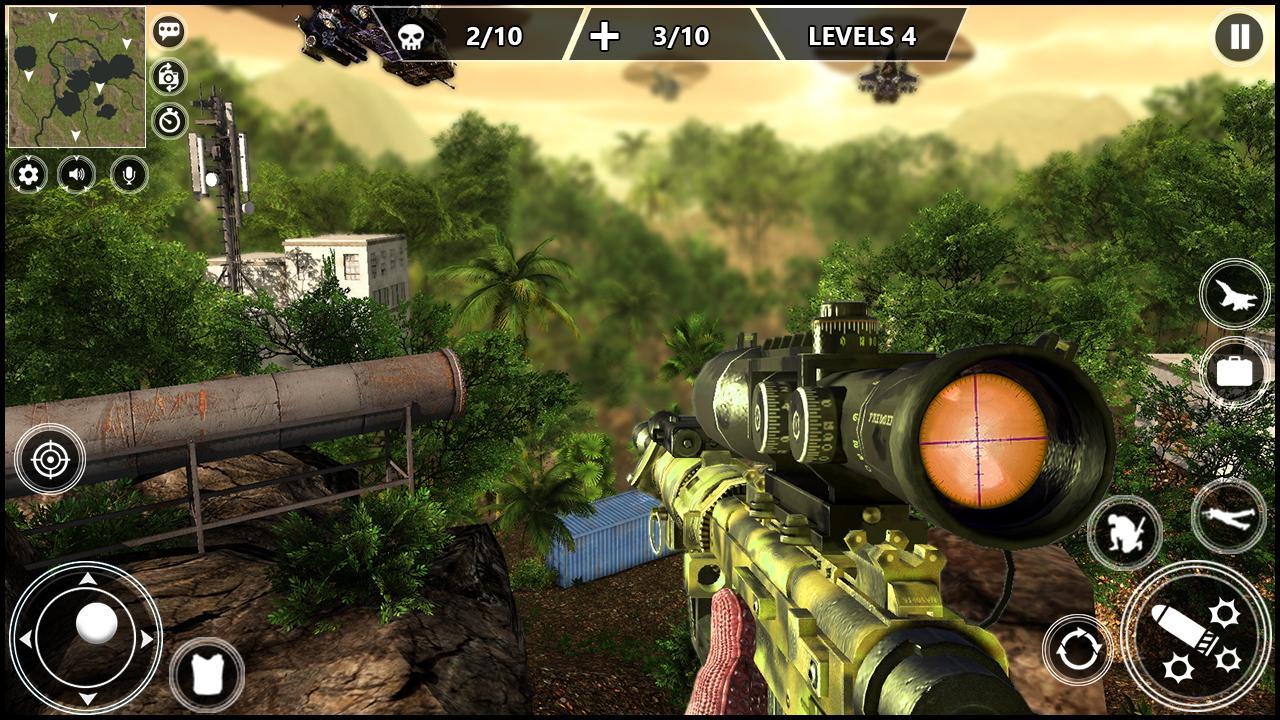Tap the microphone voice chat icon
Screen dimensions: 1280x720
(x=128, y=176)
